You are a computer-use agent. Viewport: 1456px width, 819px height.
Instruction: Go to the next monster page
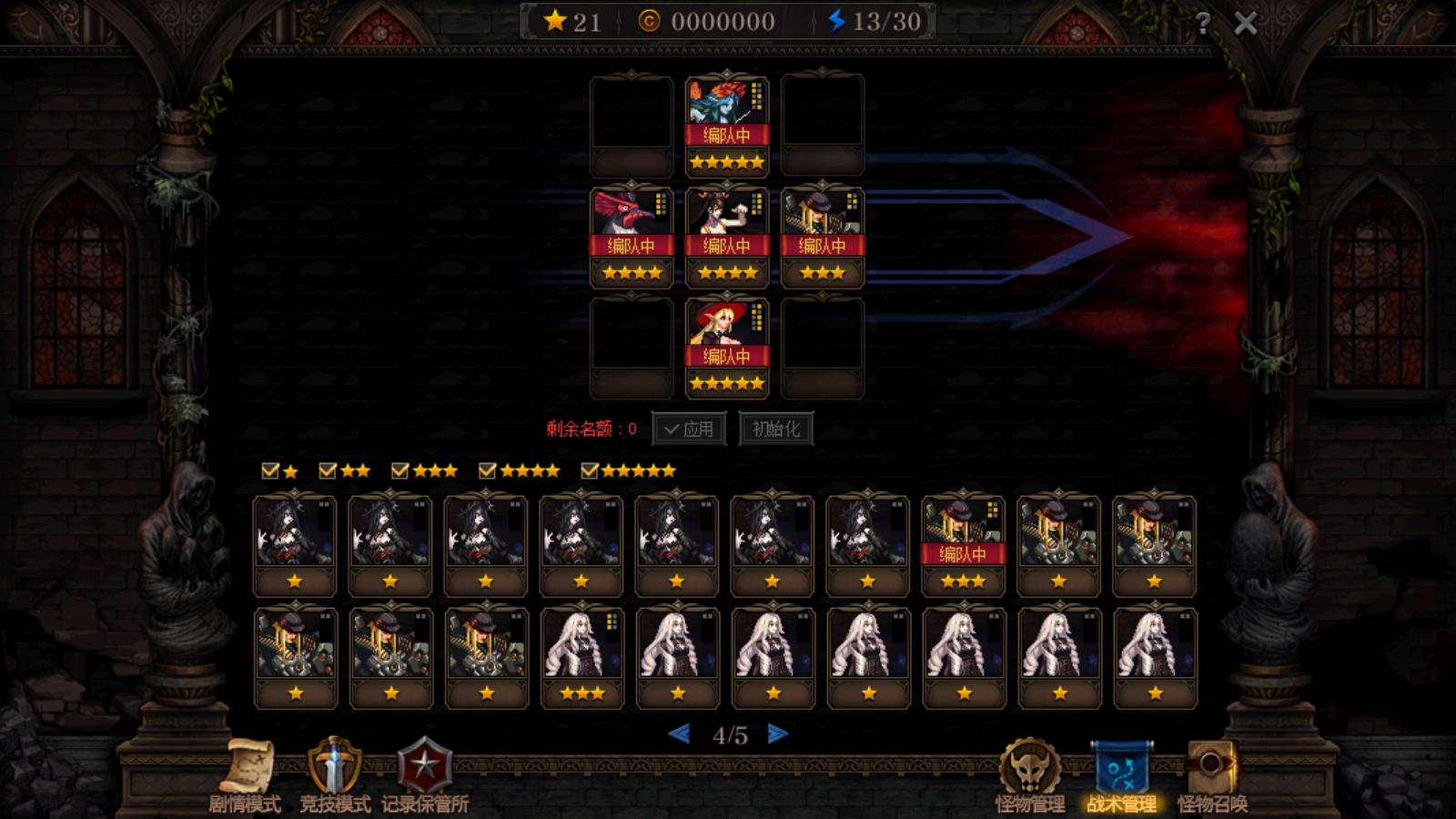click(777, 734)
